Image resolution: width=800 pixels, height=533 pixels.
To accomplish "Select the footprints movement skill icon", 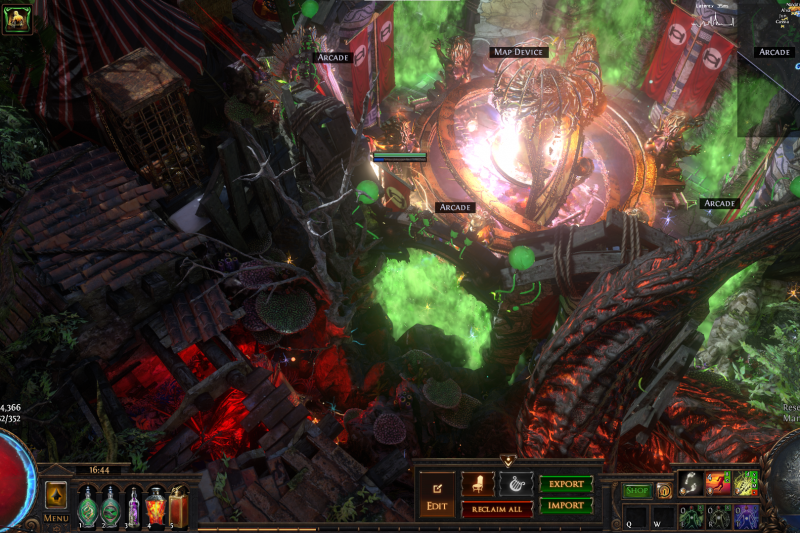I will (x=689, y=483).
